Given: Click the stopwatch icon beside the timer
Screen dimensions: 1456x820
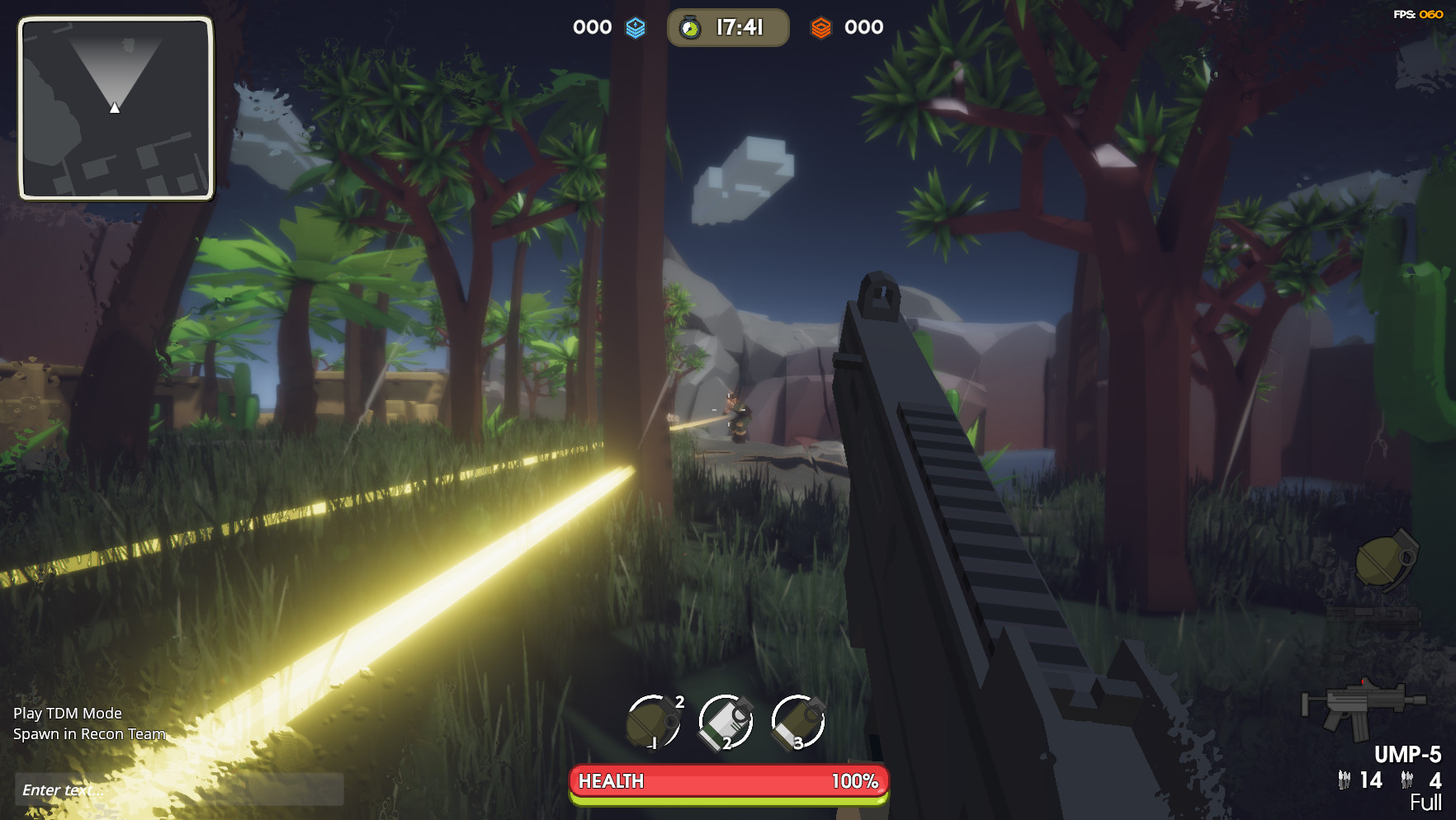Looking at the screenshot, I should click(690, 26).
